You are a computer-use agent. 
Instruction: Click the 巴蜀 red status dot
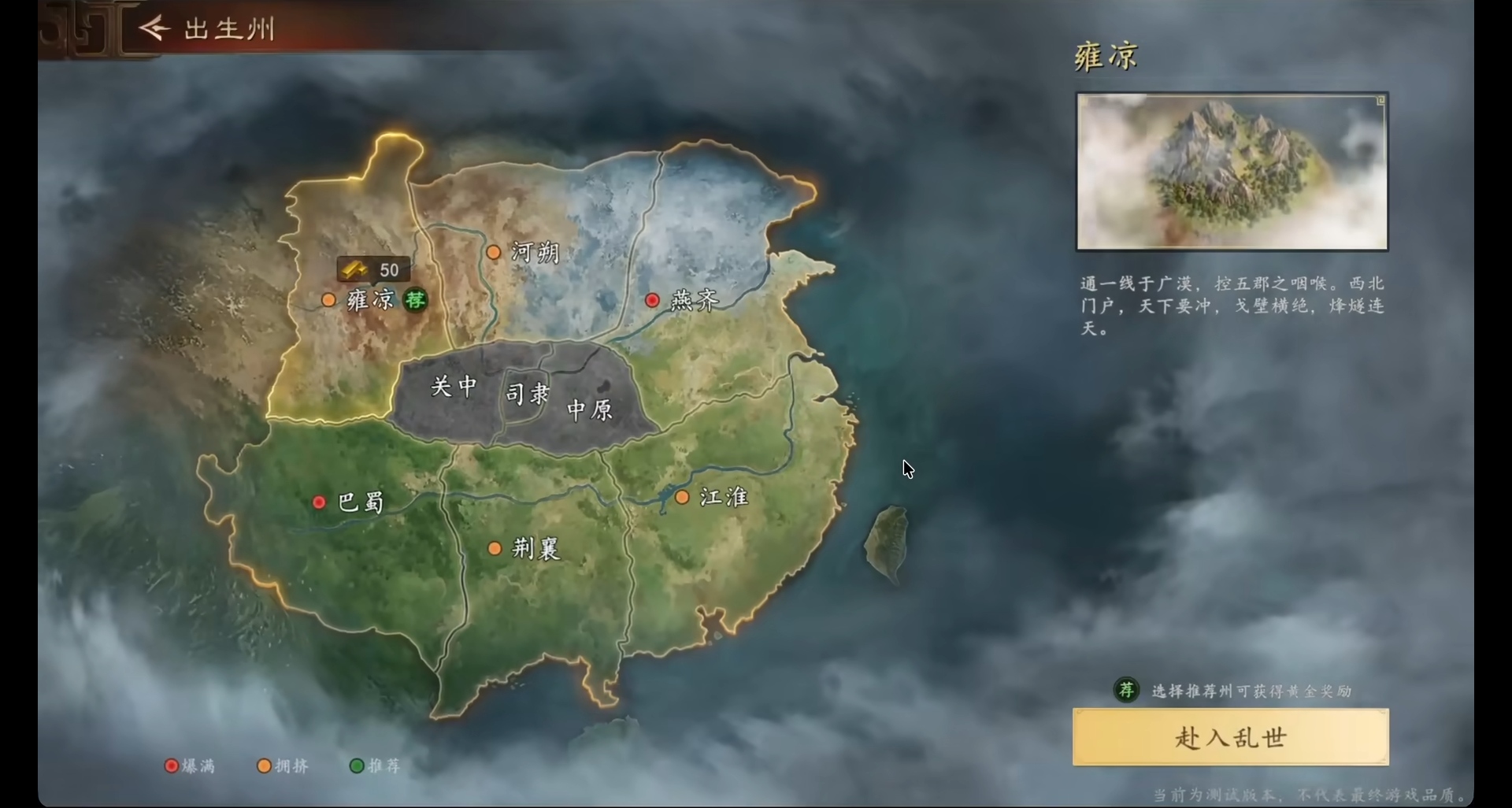tap(319, 502)
